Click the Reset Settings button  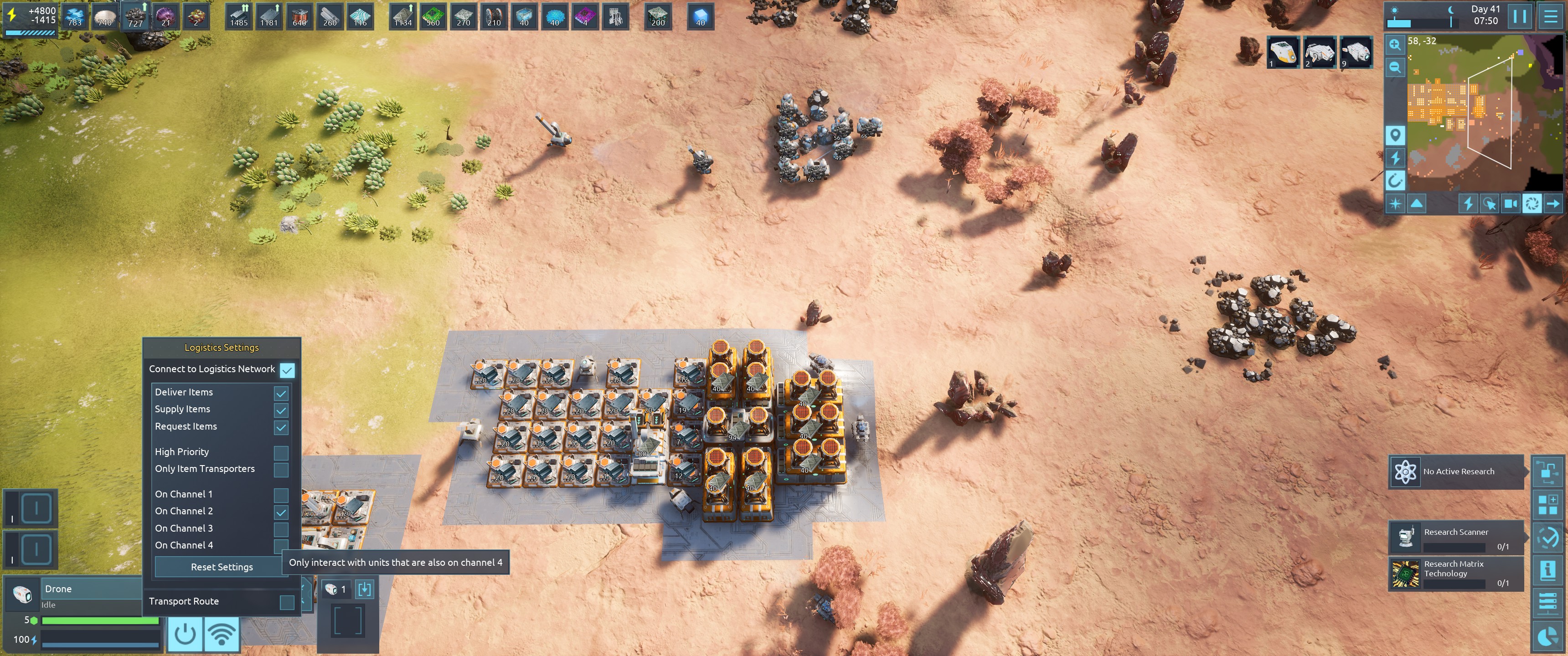(x=222, y=567)
